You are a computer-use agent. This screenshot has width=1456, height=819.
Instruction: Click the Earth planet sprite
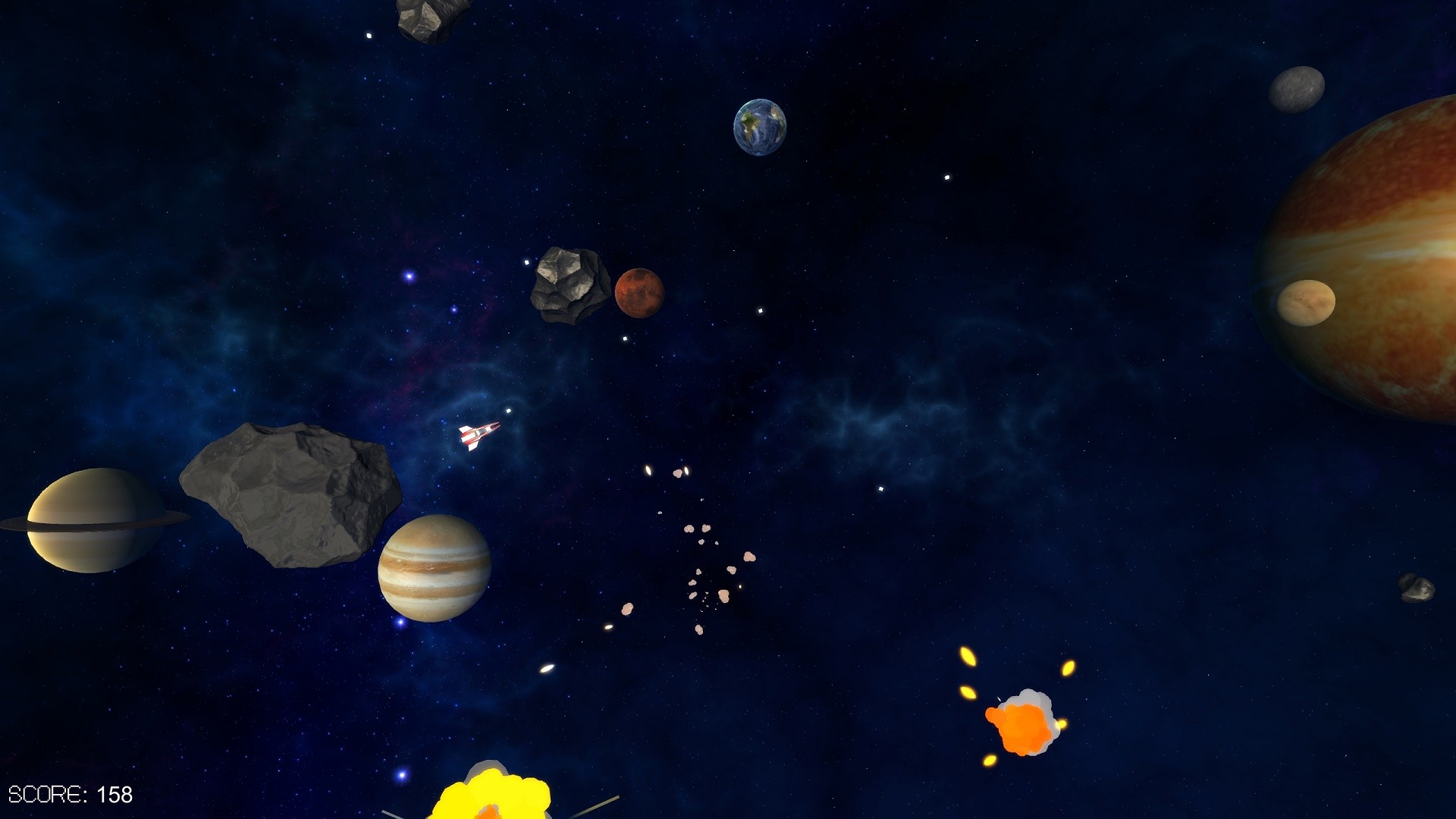(x=761, y=127)
